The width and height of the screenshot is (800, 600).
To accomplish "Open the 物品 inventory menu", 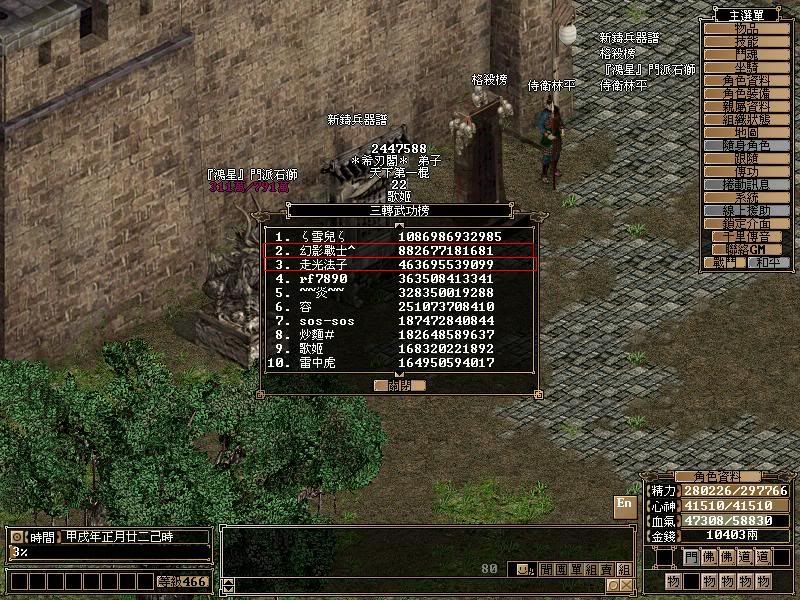I will click(x=747, y=28).
